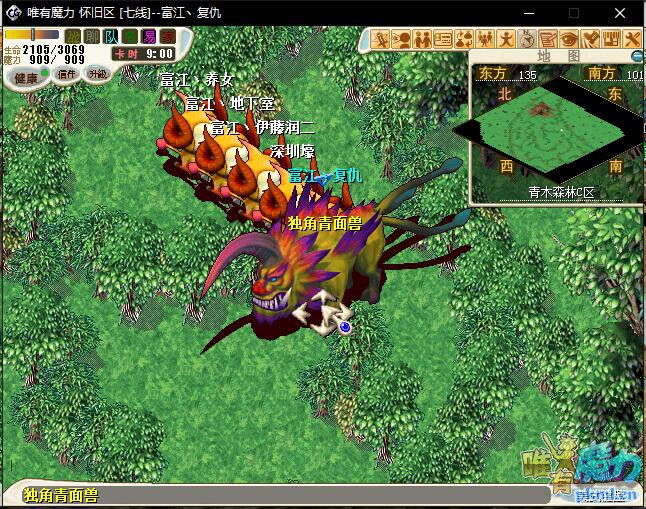Image resolution: width=646 pixels, height=509 pixels.
Task: Open the ID card toolbar icon
Action: tap(443, 39)
